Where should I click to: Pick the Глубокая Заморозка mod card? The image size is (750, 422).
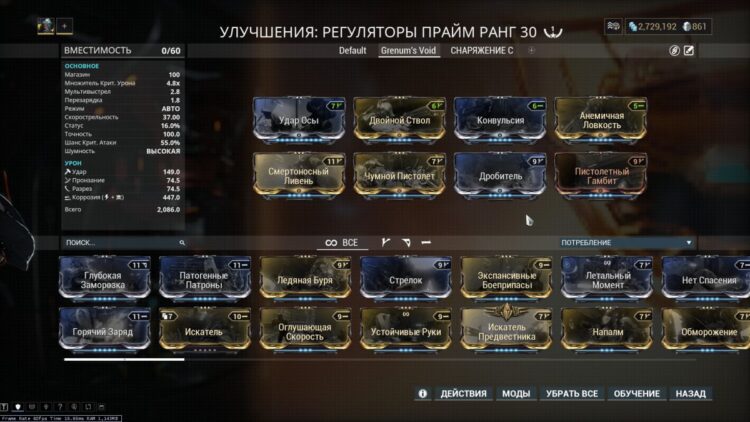(x=104, y=281)
